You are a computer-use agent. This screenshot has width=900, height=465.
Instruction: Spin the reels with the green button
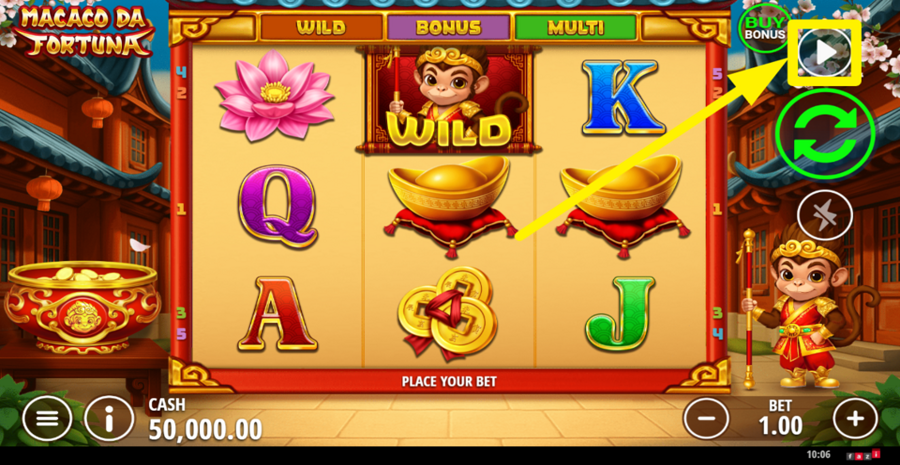pyautogui.click(x=824, y=134)
